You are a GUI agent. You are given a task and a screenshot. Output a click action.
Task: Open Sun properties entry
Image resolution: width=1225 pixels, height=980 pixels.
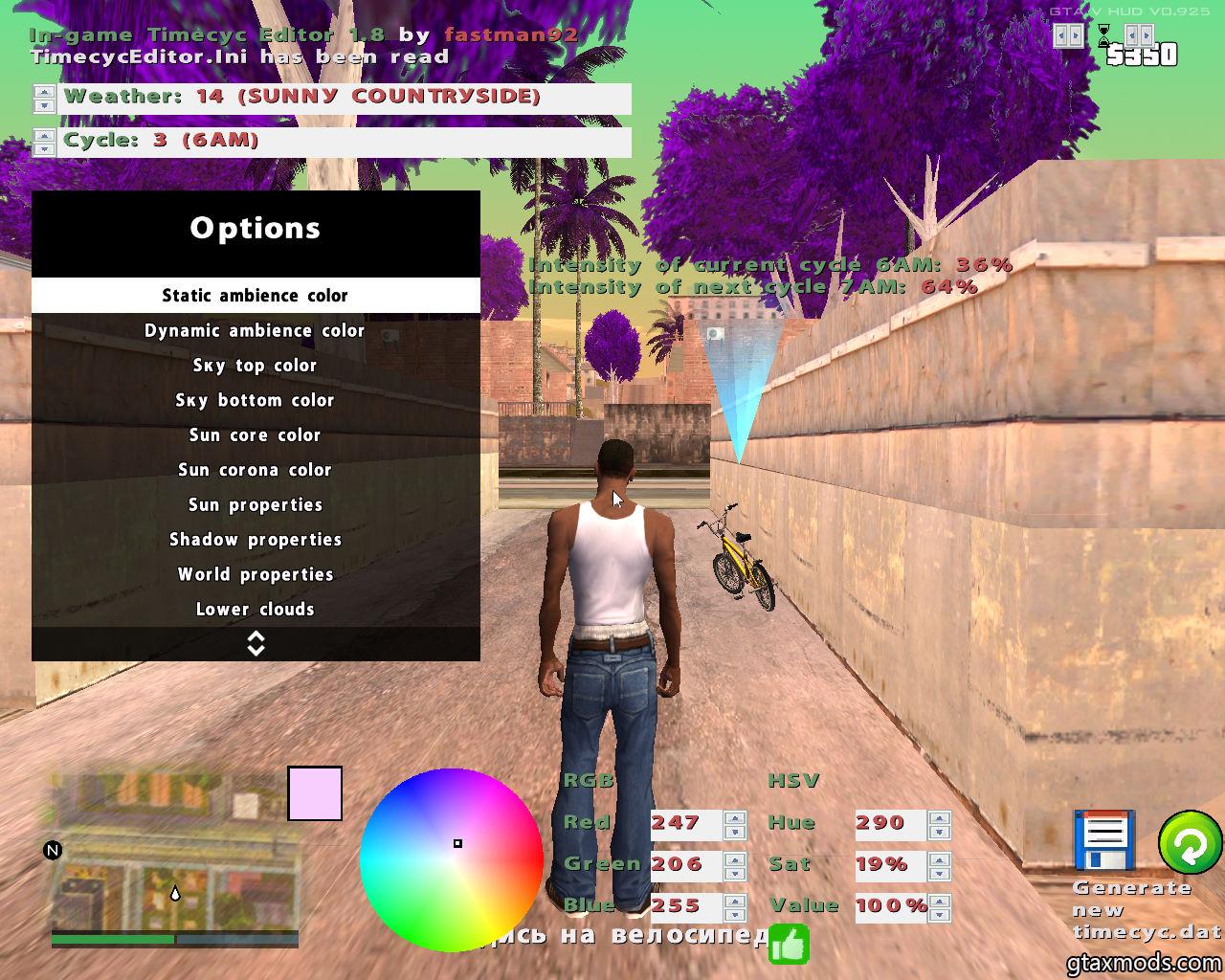(255, 505)
